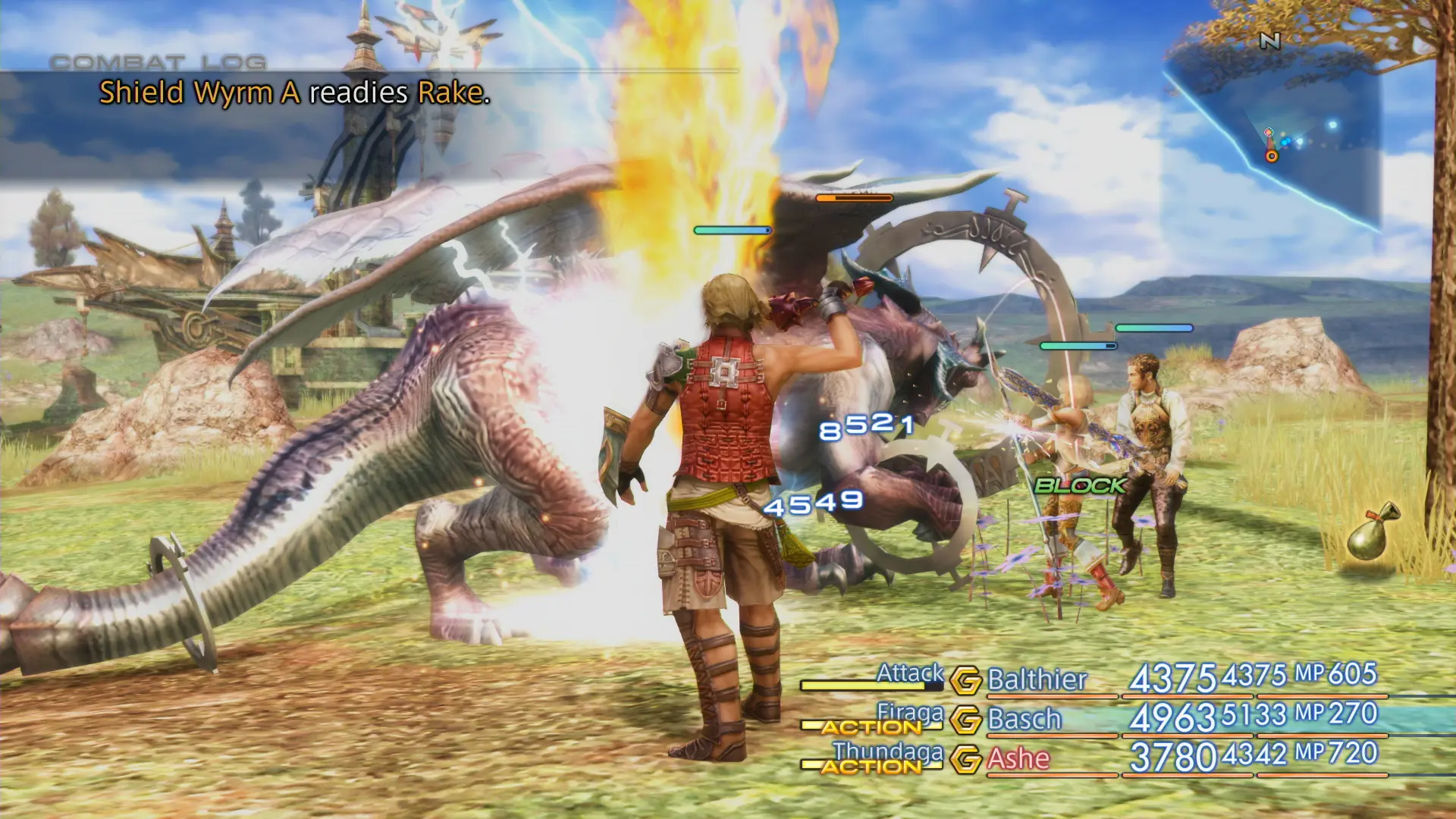Select Balthier's gambit icon
This screenshot has width=1456, height=819.
[968, 682]
